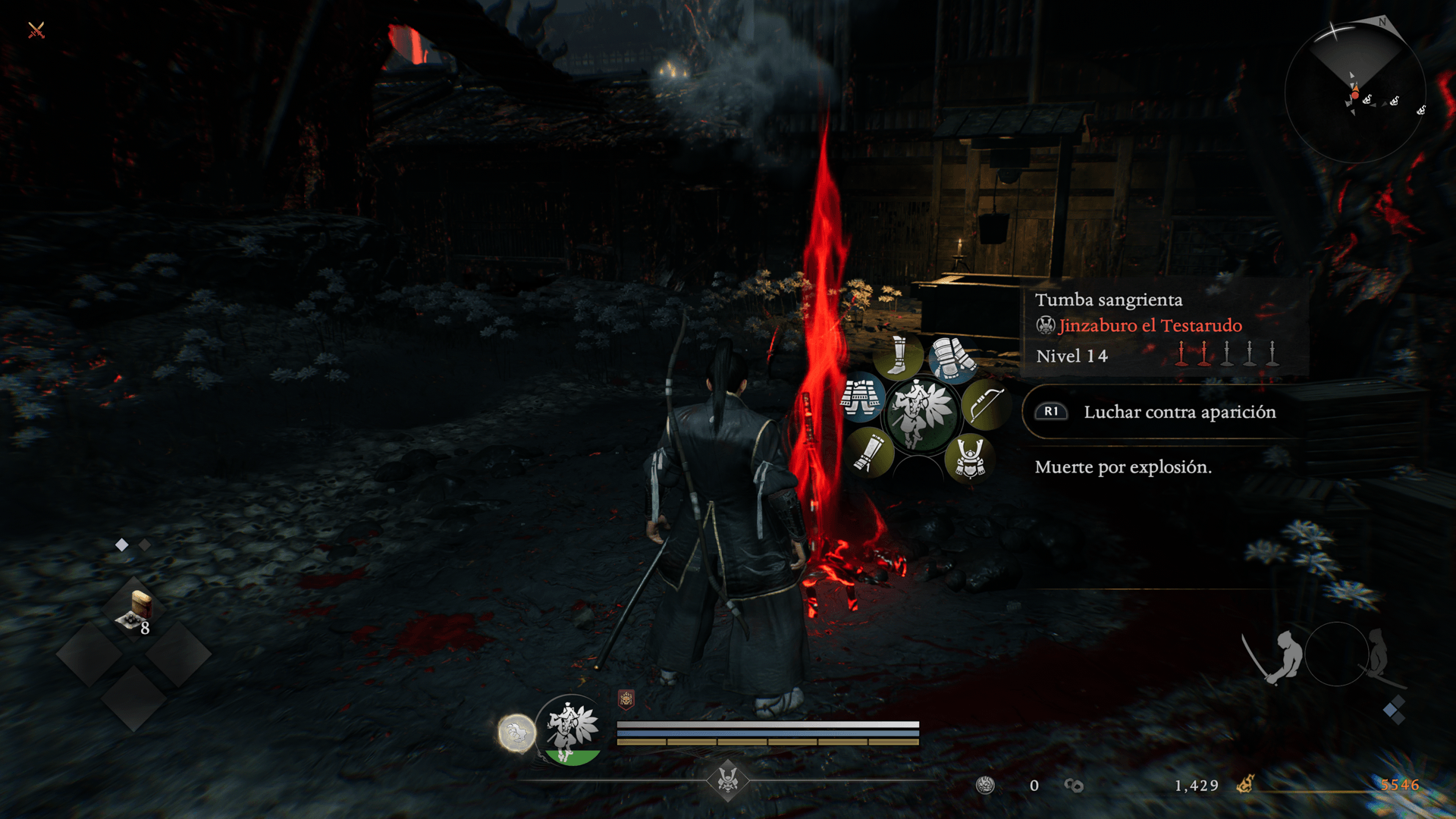The width and height of the screenshot is (1456, 819).
Task: Choose the body armor equipment icon
Action: coord(861,397)
